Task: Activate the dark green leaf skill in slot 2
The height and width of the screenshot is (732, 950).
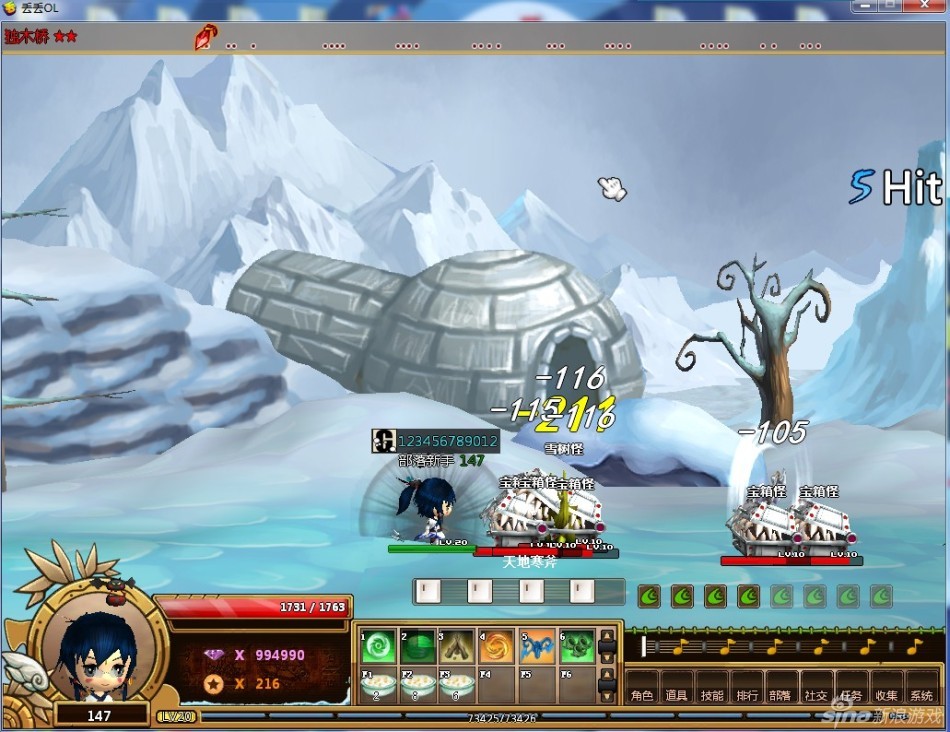Action: 418,647
